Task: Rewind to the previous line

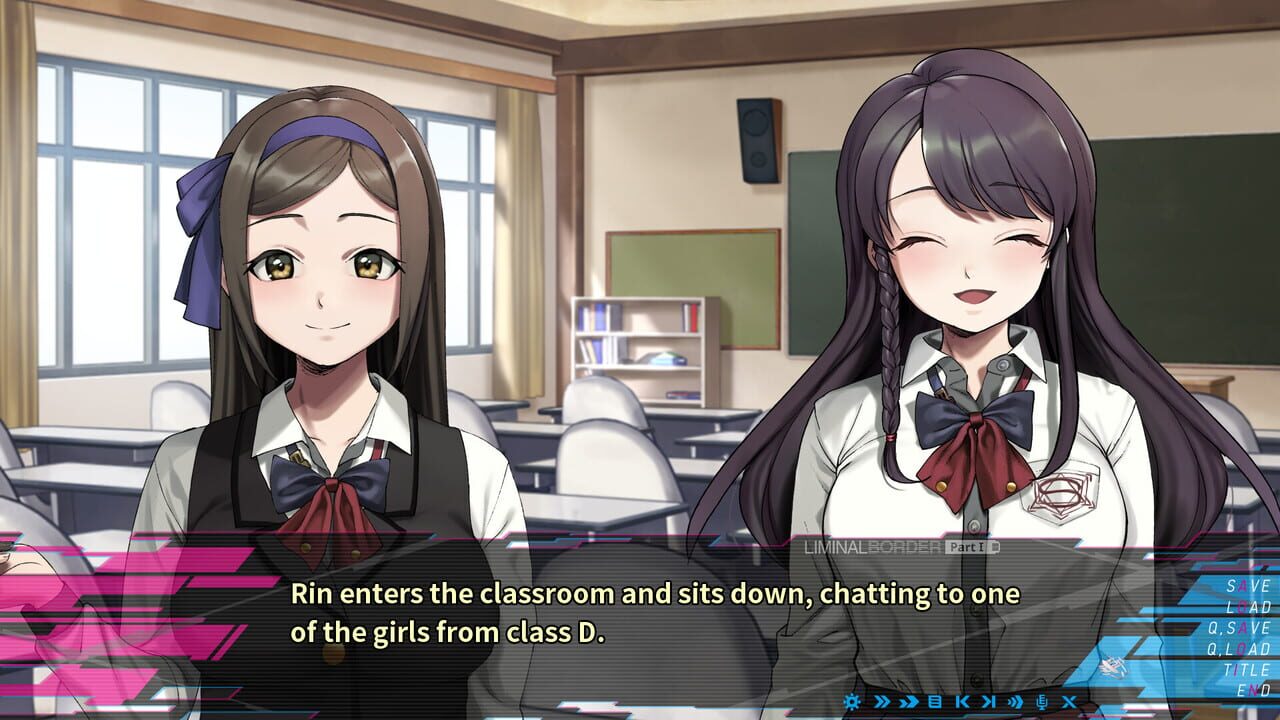Action: [961, 701]
